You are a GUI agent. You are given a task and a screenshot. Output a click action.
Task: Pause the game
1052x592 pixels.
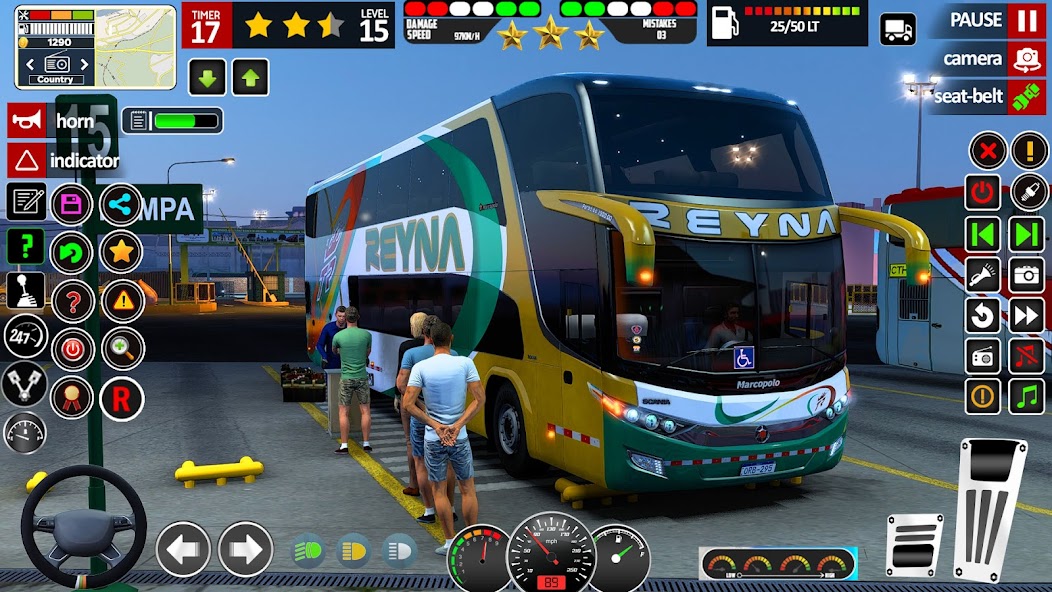click(x=1027, y=20)
